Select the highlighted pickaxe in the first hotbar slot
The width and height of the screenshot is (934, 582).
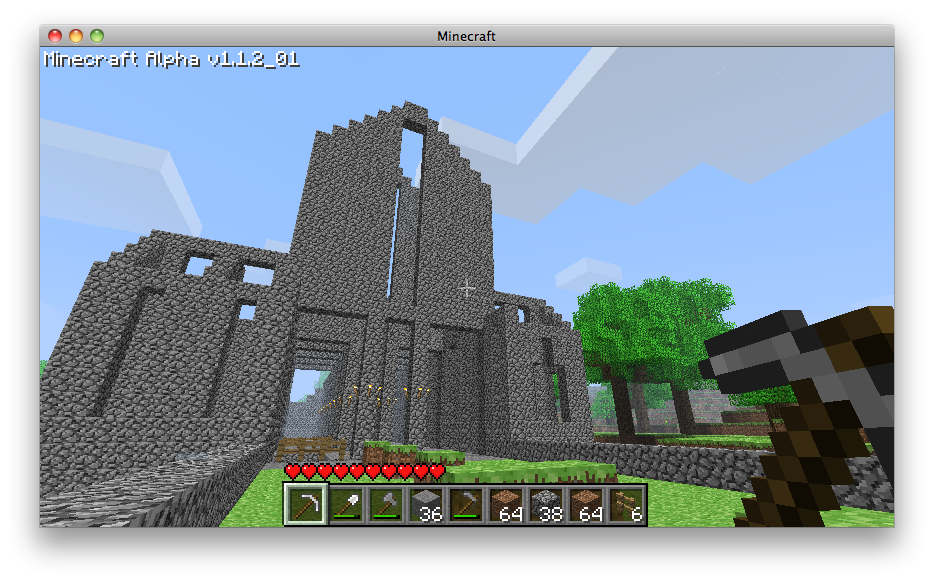coord(305,505)
